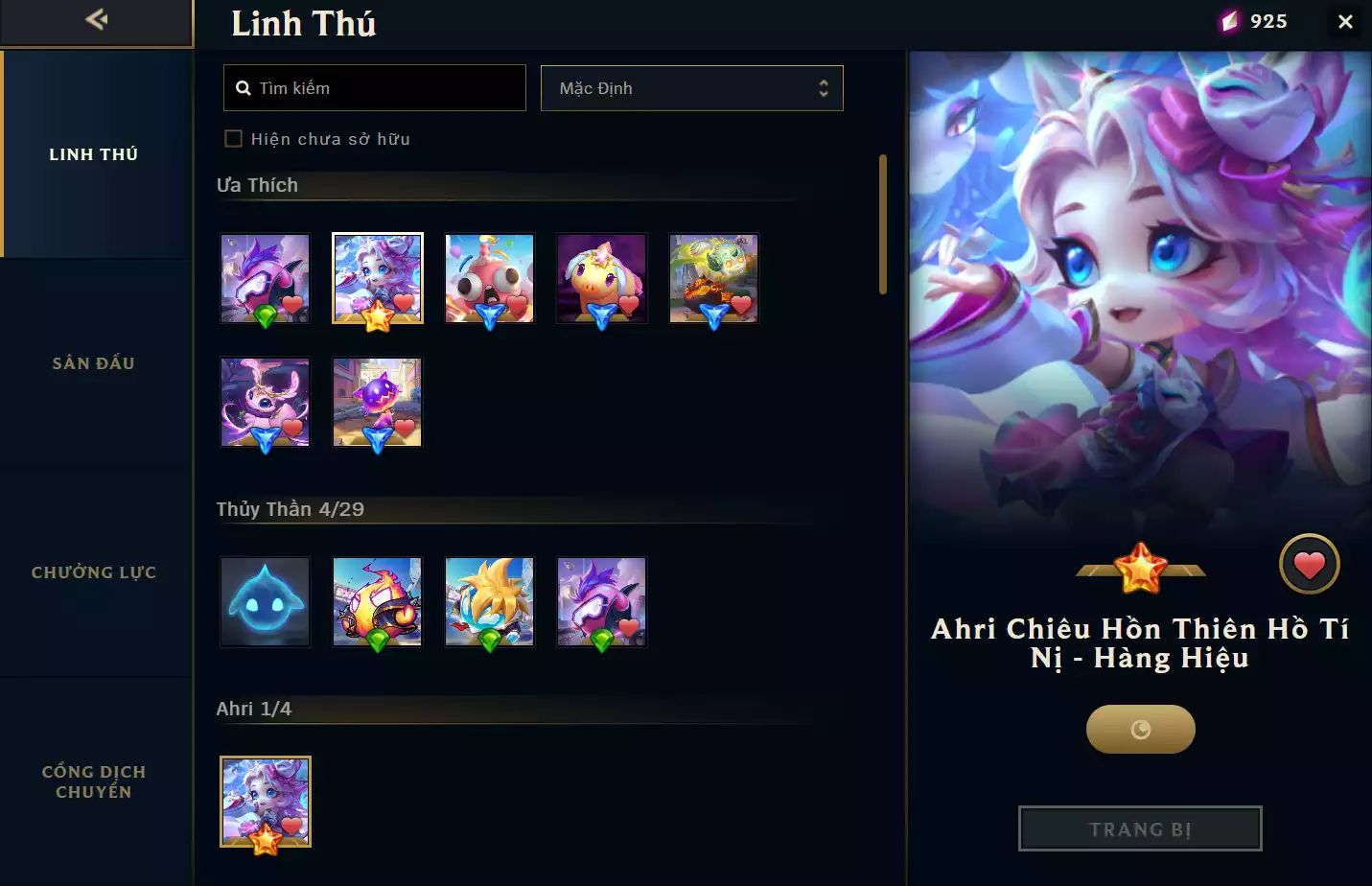Click the gold rotate preview icon below Ahri's name

pos(1140,729)
